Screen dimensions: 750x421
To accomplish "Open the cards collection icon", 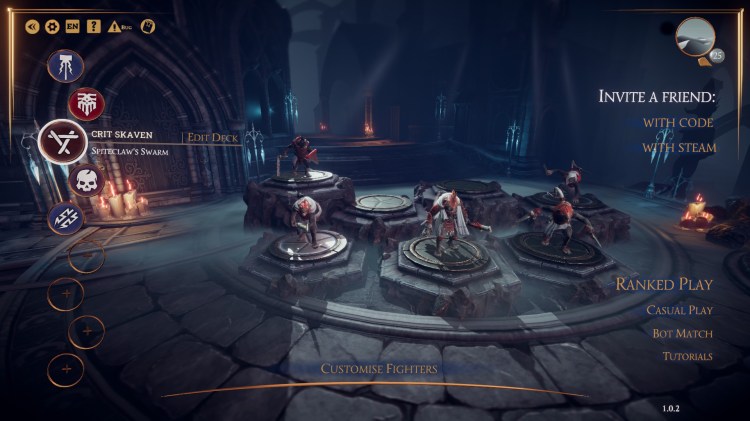I will coord(148,26).
